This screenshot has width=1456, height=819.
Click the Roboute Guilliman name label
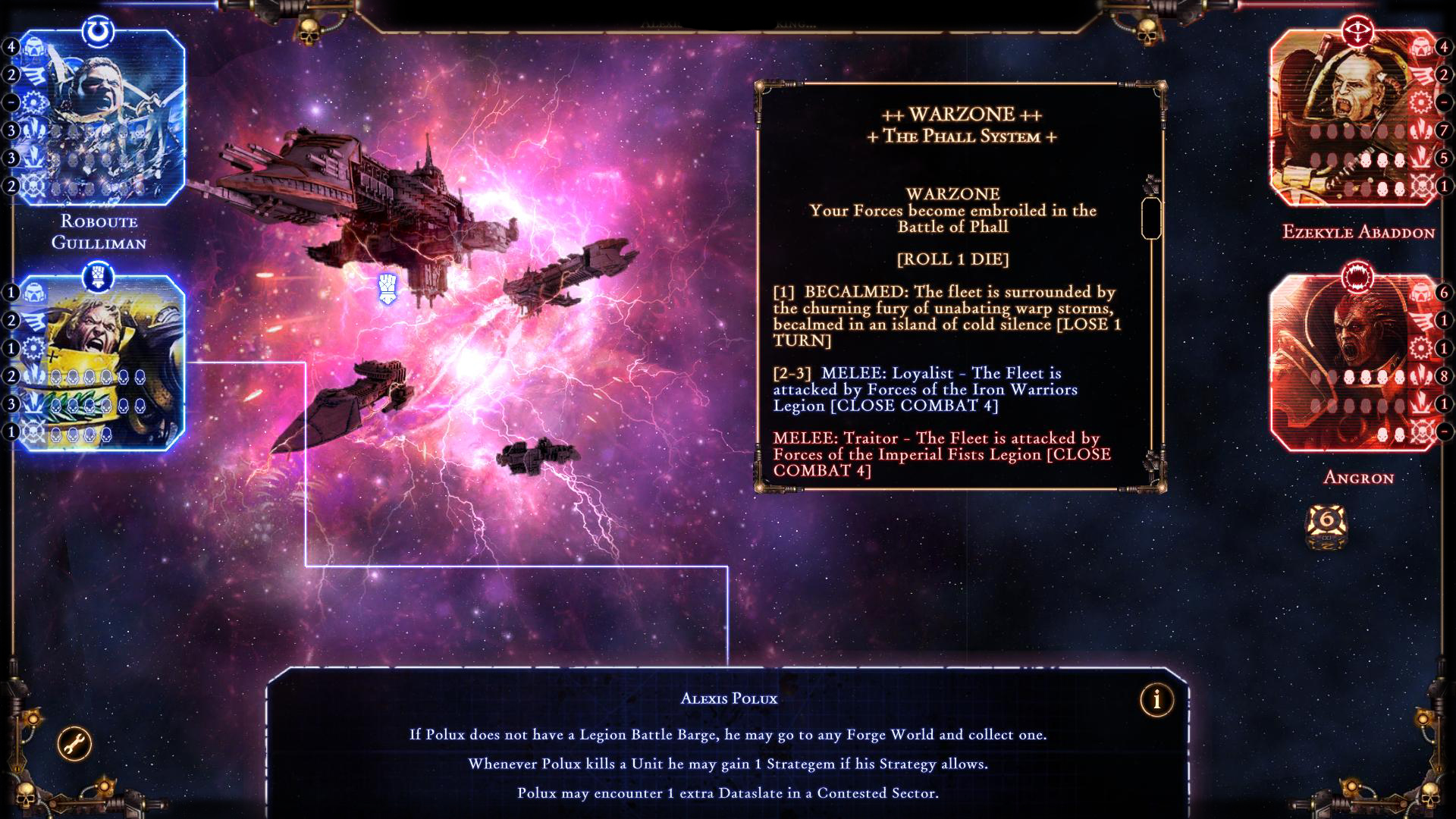[x=100, y=233]
